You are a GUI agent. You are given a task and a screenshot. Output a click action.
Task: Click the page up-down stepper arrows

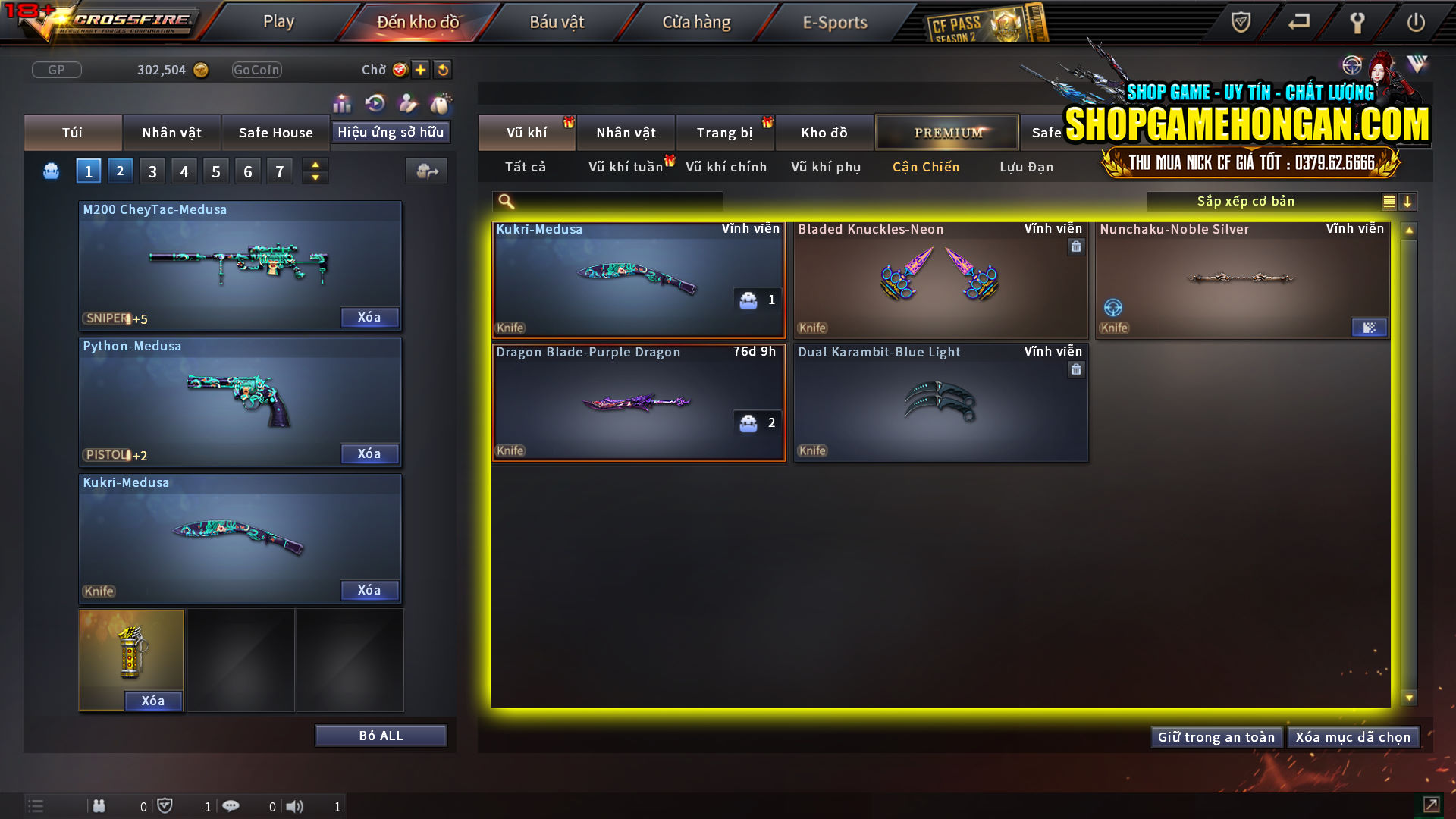(315, 171)
